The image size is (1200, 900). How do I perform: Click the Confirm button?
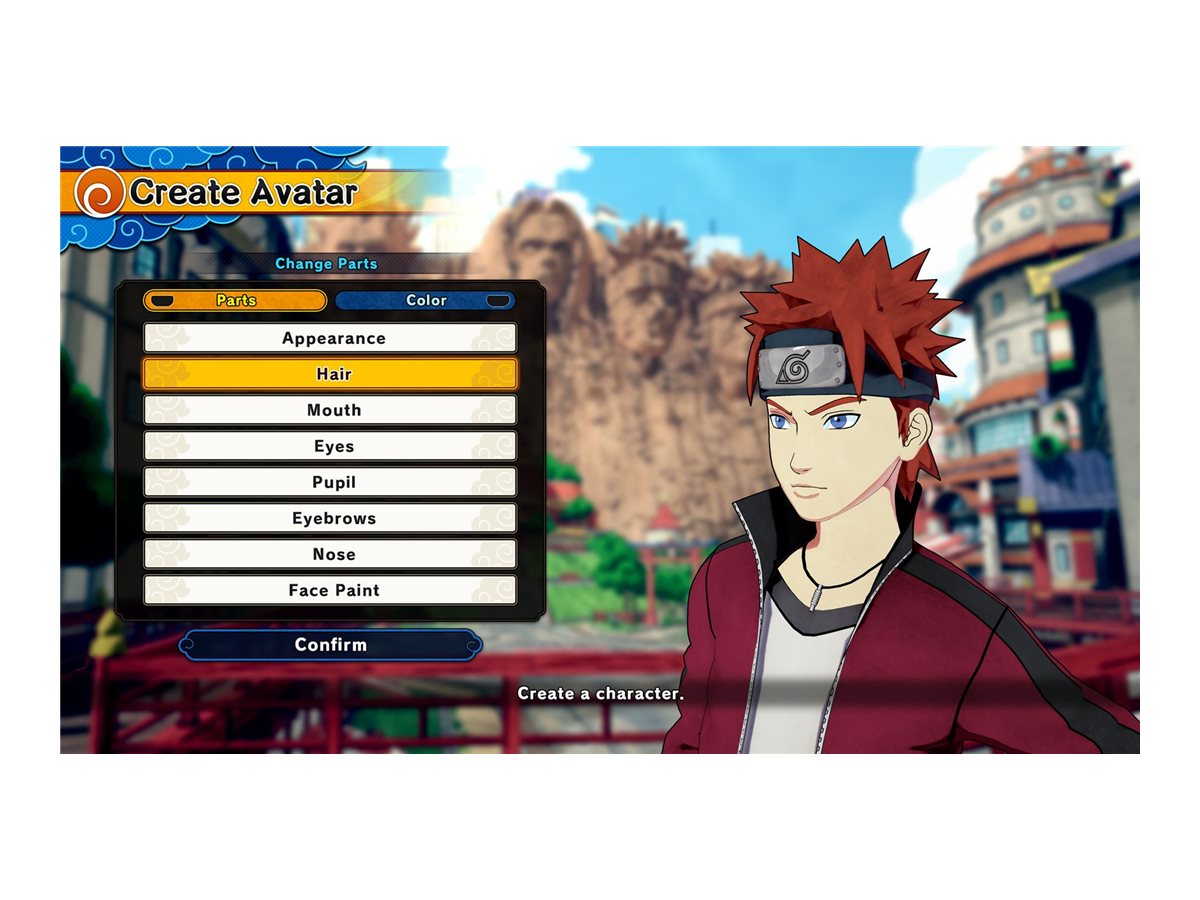point(330,645)
